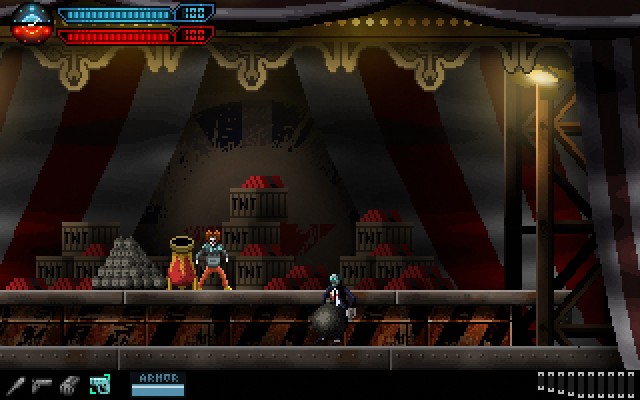Switch to the pistol weapon icon
Viewport: 640px width, 400px height.
click(x=42, y=383)
